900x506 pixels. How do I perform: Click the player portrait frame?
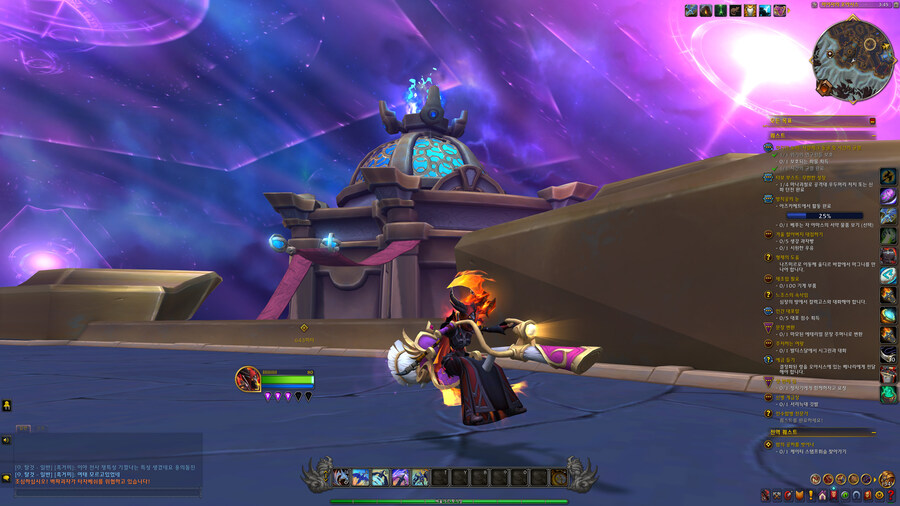pyautogui.click(x=247, y=379)
